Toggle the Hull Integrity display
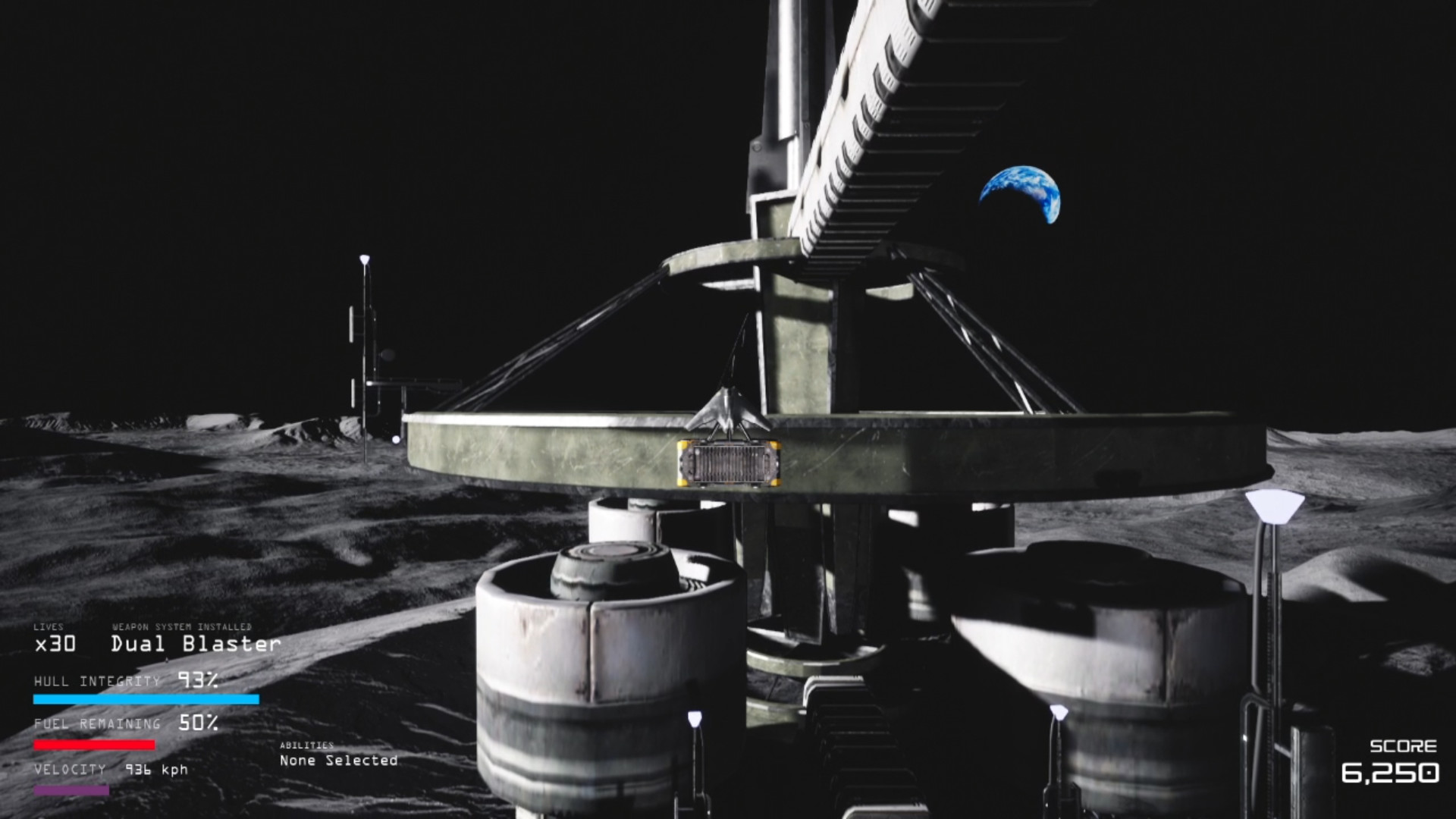The width and height of the screenshot is (1456, 819). pyautogui.click(x=99, y=682)
